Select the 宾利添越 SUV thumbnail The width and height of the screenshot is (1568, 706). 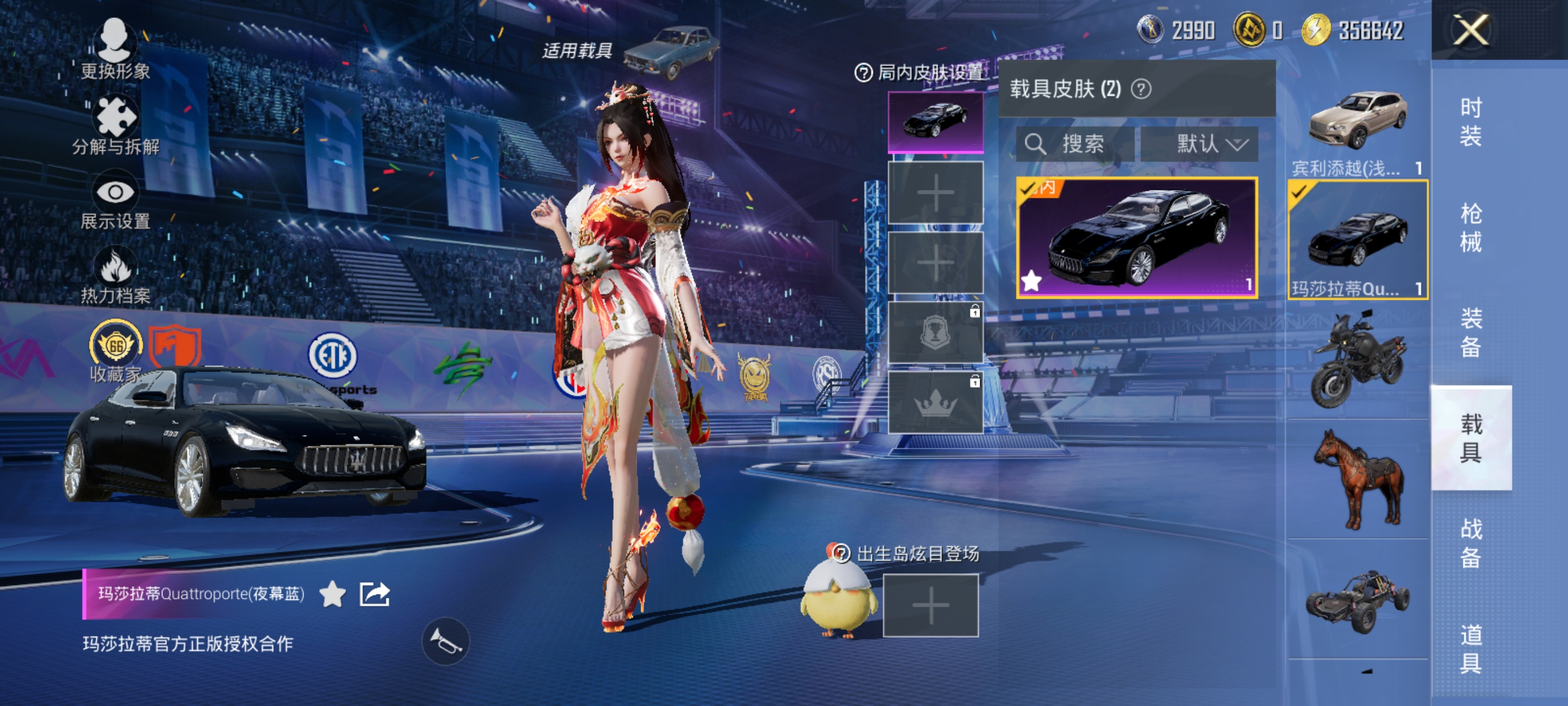tap(1357, 128)
